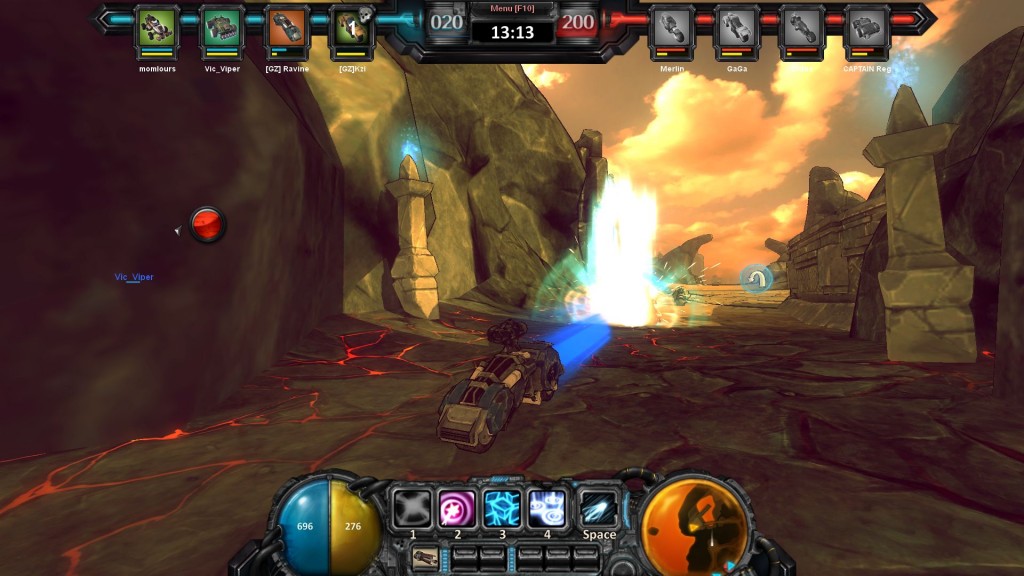The image size is (1024, 576).
Task: Activate the Space boost ability icon
Action: click(x=599, y=508)
